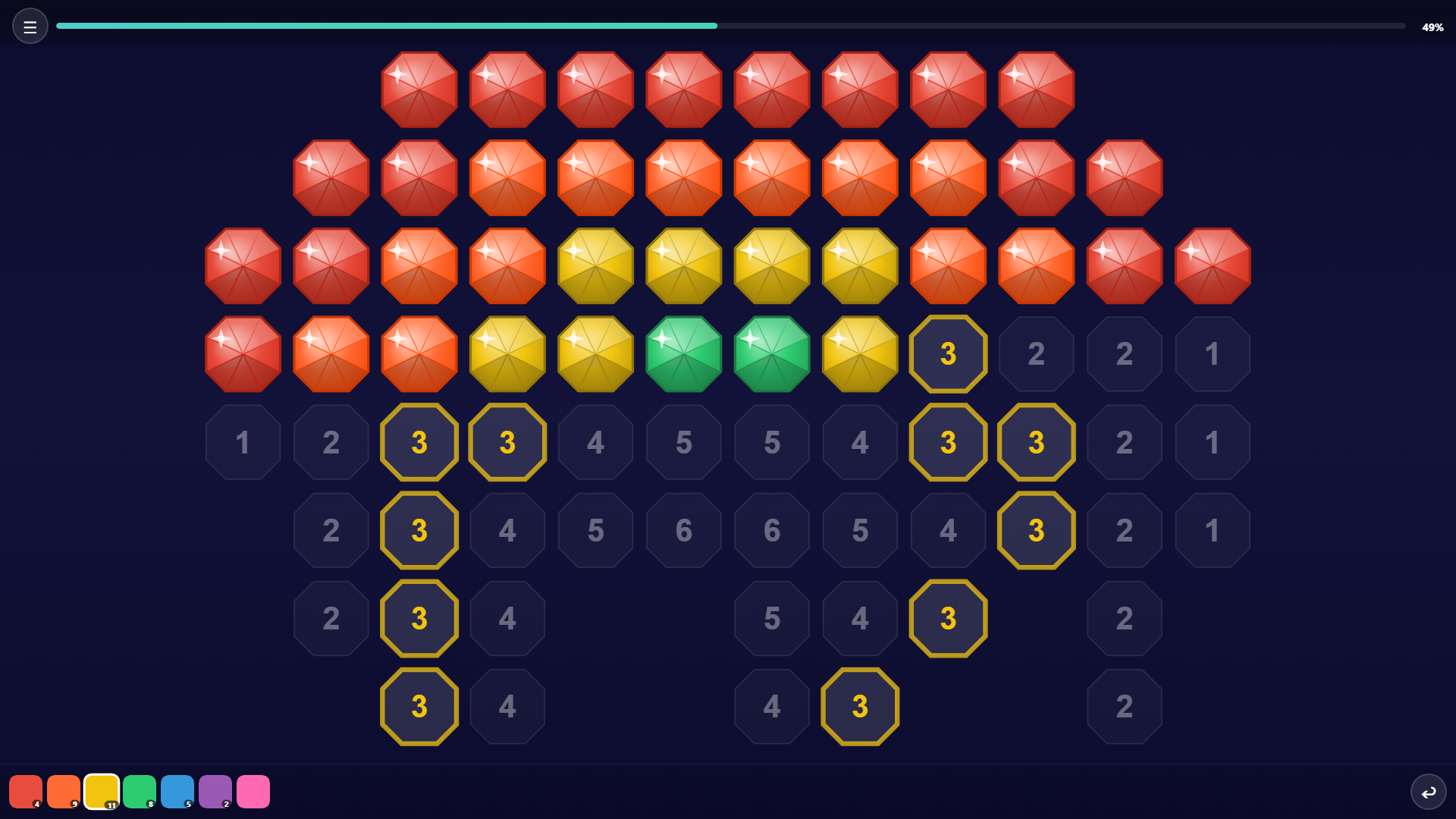Fill the highlighted cell numbered 3 in top row
Image resolution: width=1456 pixels, height=819 pixels.
pos(948,353)
